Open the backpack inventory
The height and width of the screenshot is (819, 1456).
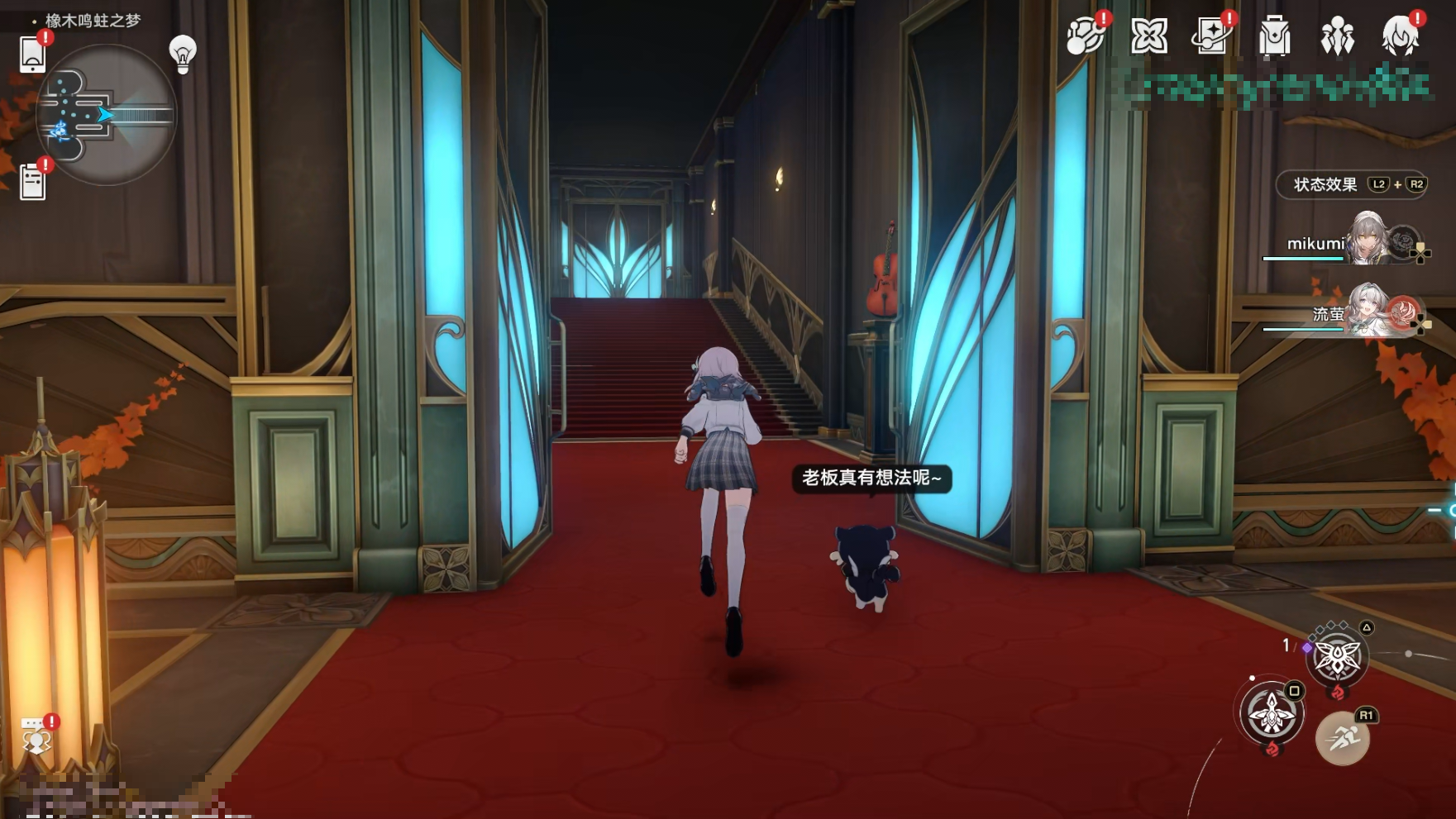tap(1274, 37)
